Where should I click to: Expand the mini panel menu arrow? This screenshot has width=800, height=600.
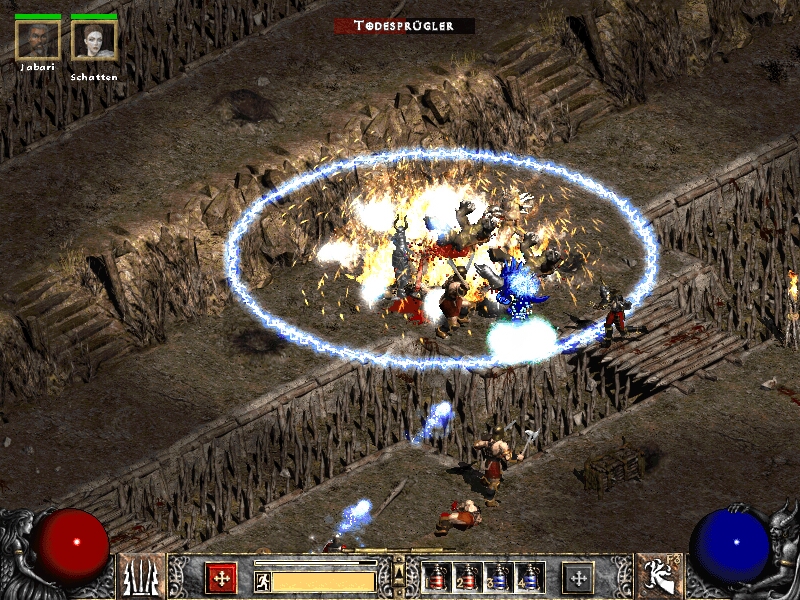tap(400, 571)
